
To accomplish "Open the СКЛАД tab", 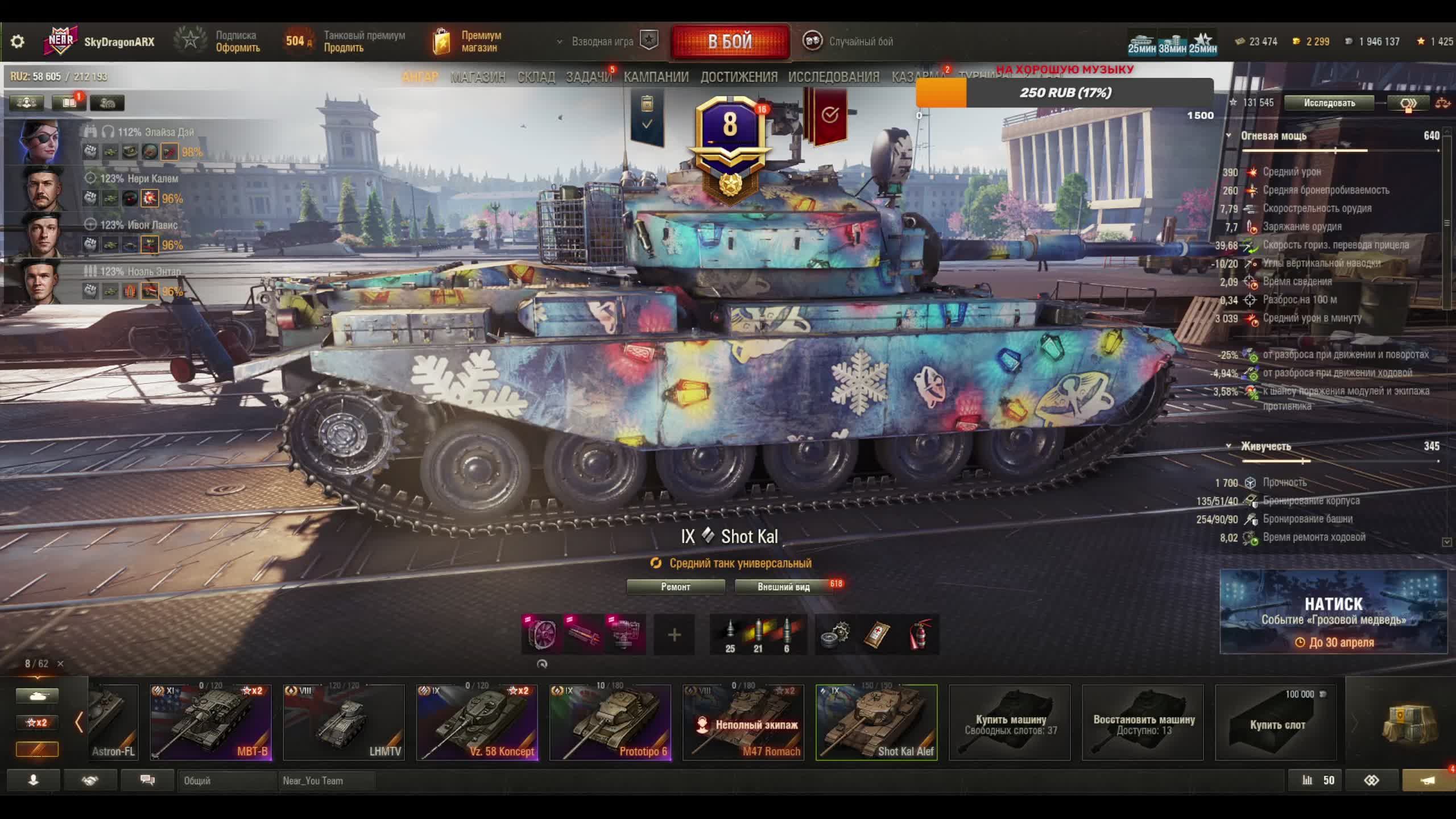I will coord(536,77).
